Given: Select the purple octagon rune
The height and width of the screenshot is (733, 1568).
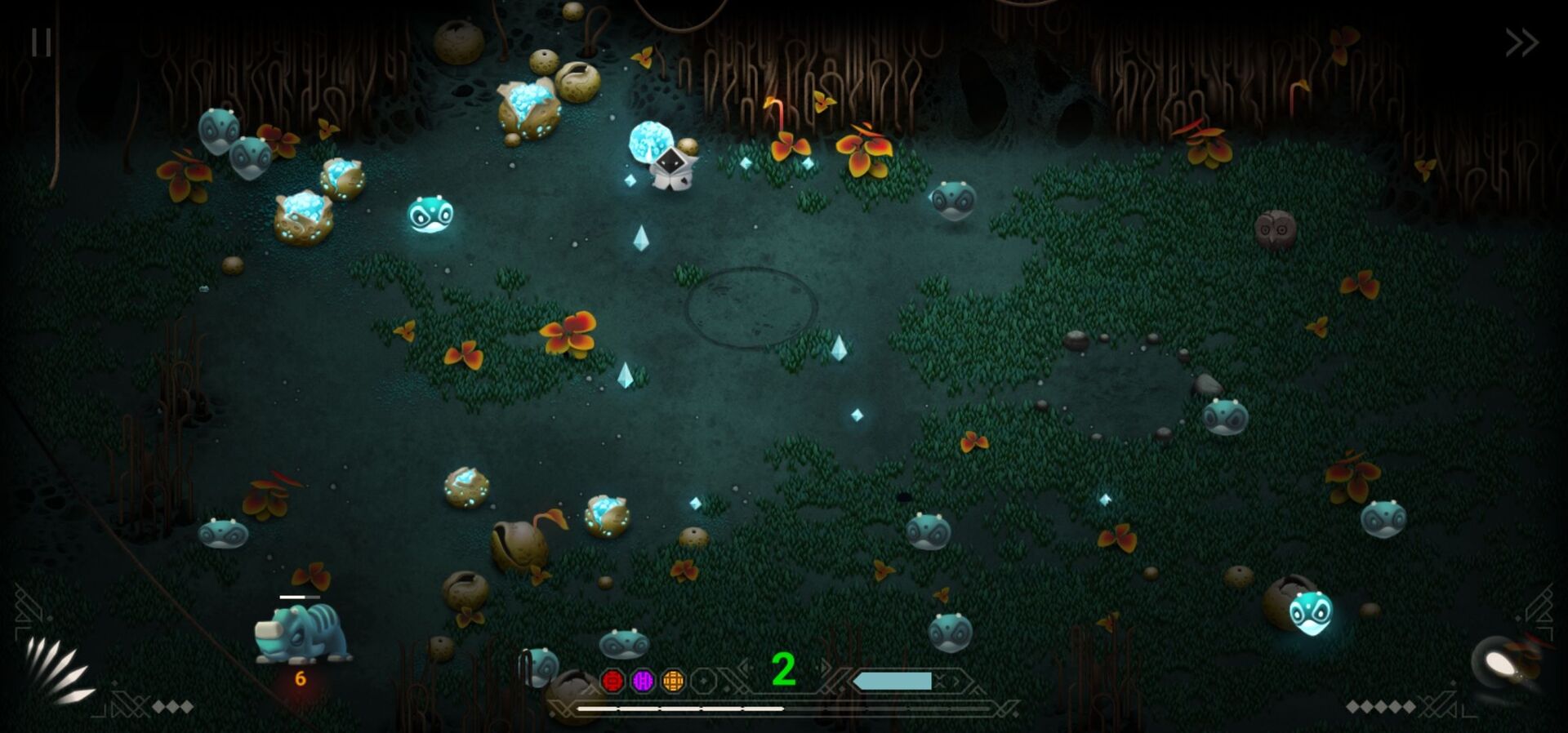Looking at the screenshot, I should tap(643, 681).
